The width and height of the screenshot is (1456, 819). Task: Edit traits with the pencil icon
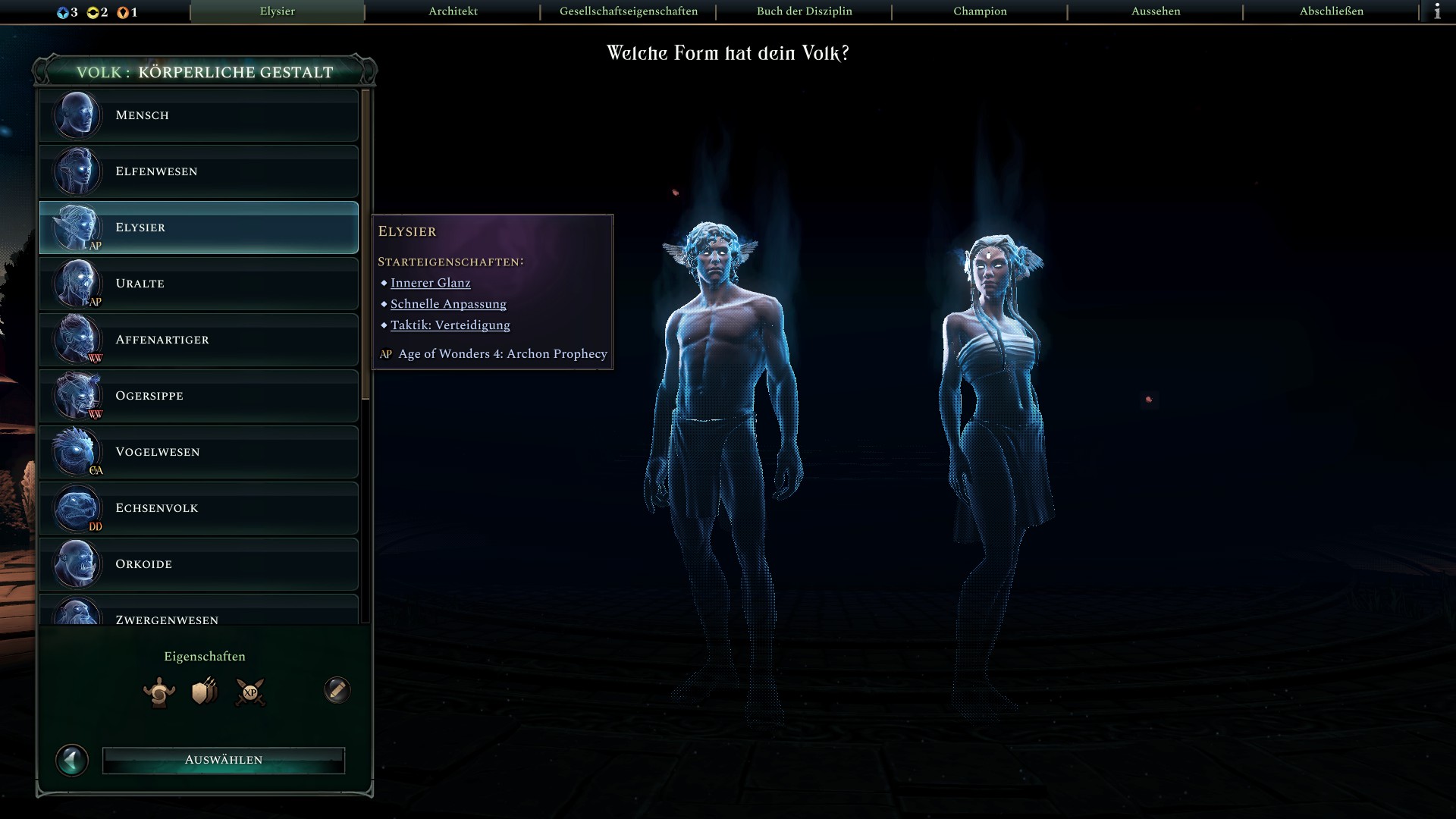(x=337, y=690)
